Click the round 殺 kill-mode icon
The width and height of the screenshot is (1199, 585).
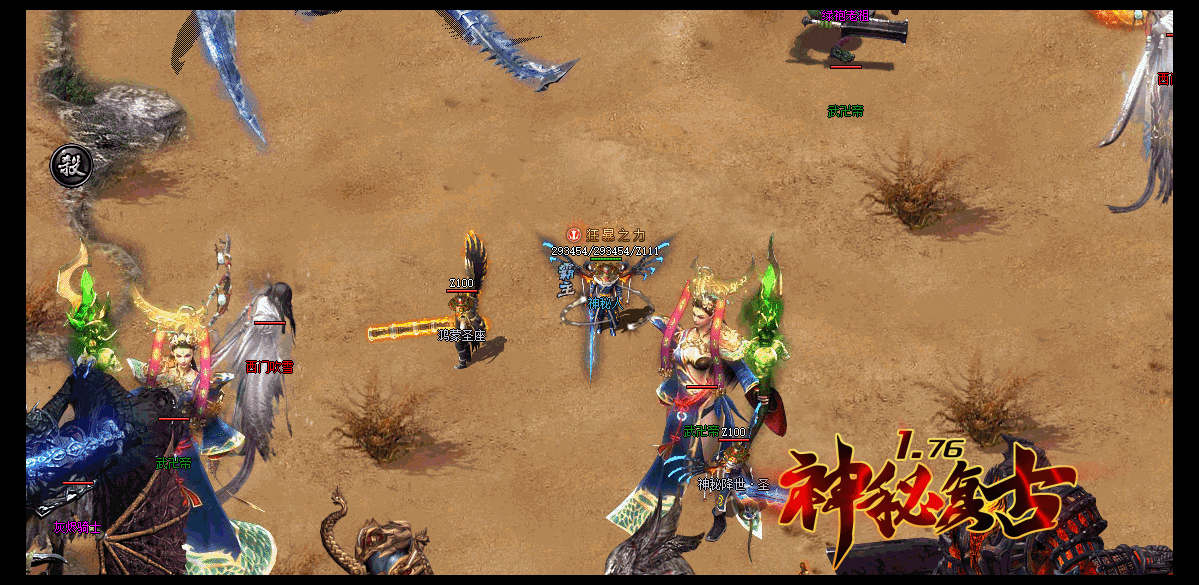coord(71,165)
